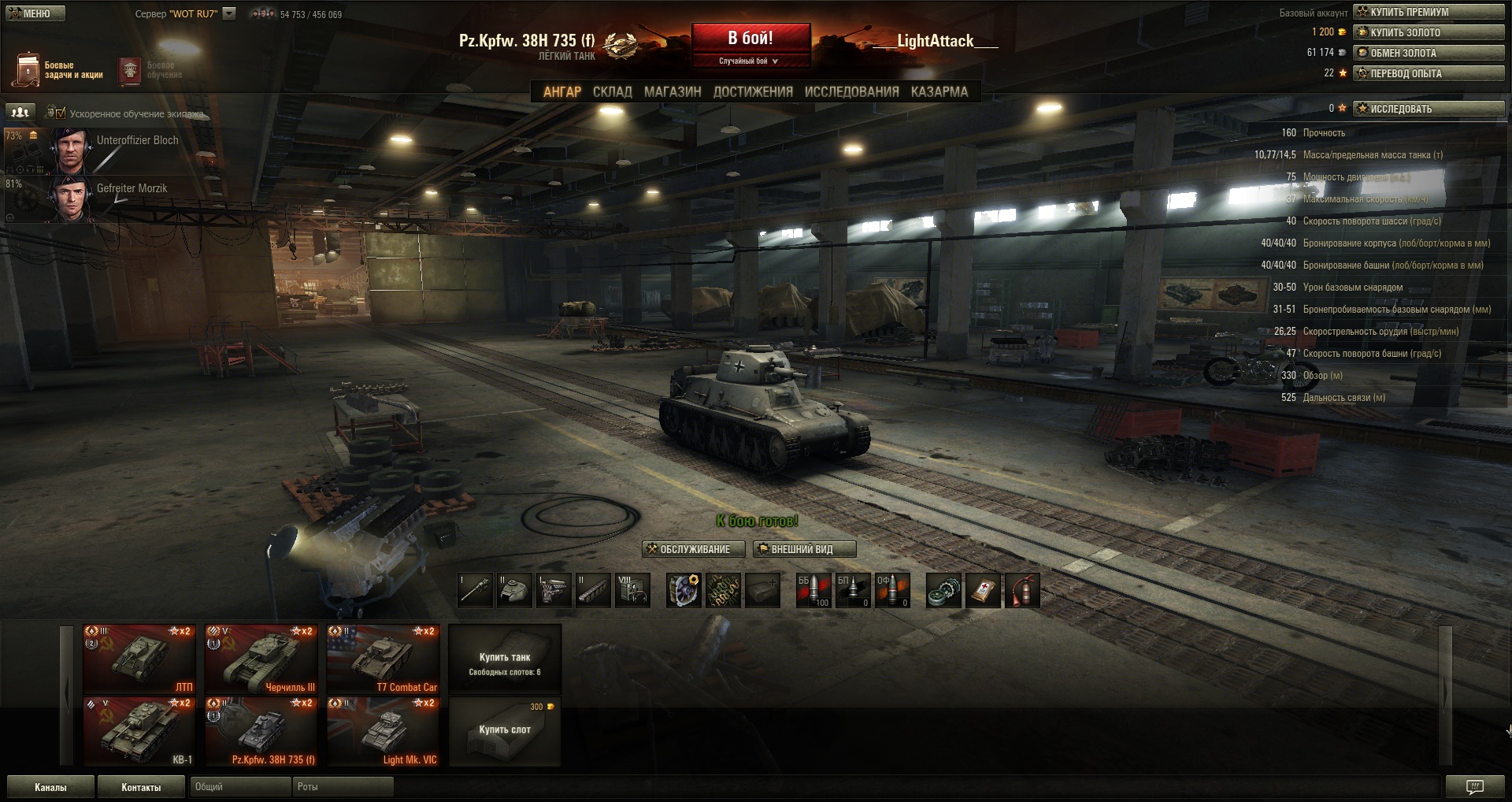The width and height of the screenshot is (1512, 802).
Task: Switch to the СКЛАД tab
Action: (x=612, y=91)
